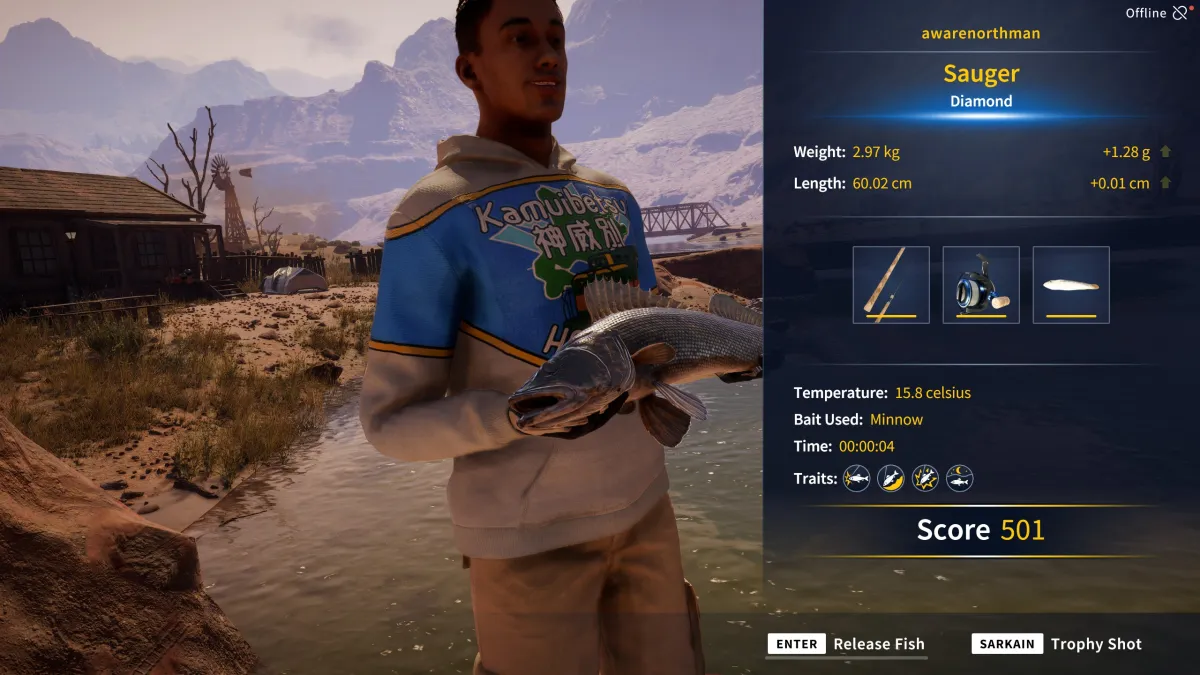
Task: Select the fishing rod gear slot
Action: [x=891, y=285]
